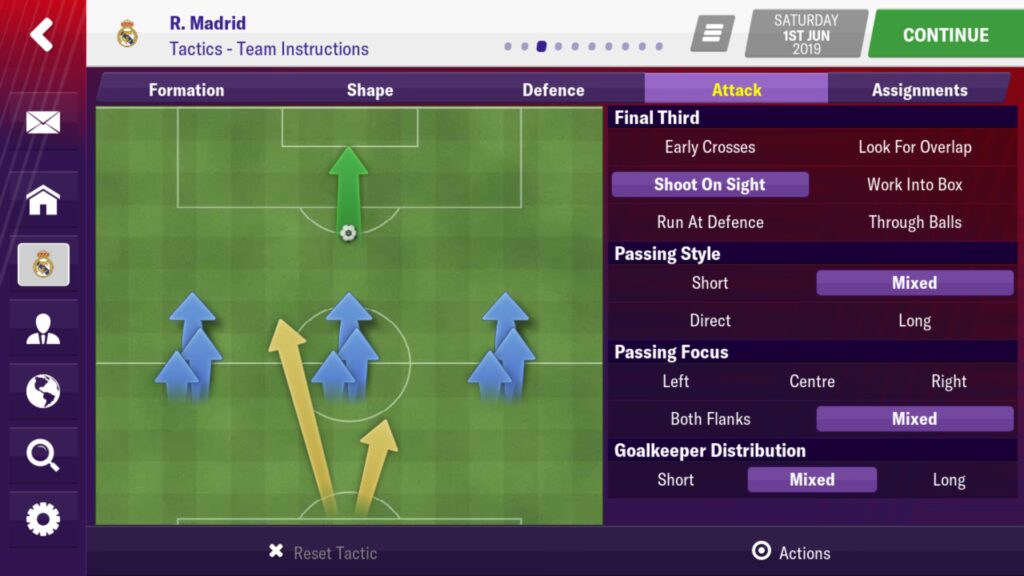Set Goalkeeper Distribution to Long
Screen dimensions: 1024x576
(948, 480)
